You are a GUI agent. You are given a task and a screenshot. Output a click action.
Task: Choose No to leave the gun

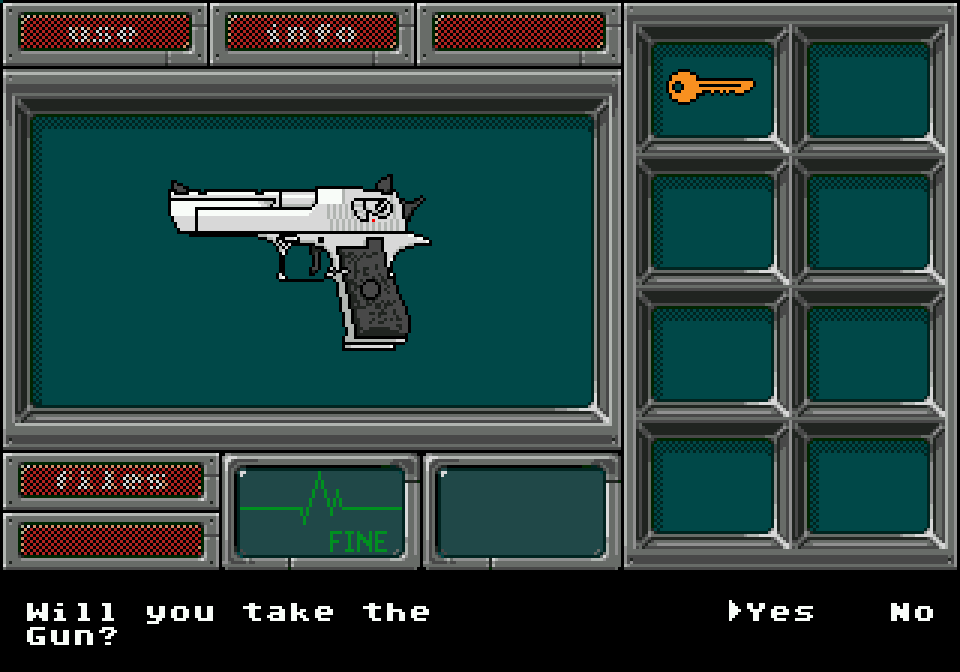click(x=911, y=612)
